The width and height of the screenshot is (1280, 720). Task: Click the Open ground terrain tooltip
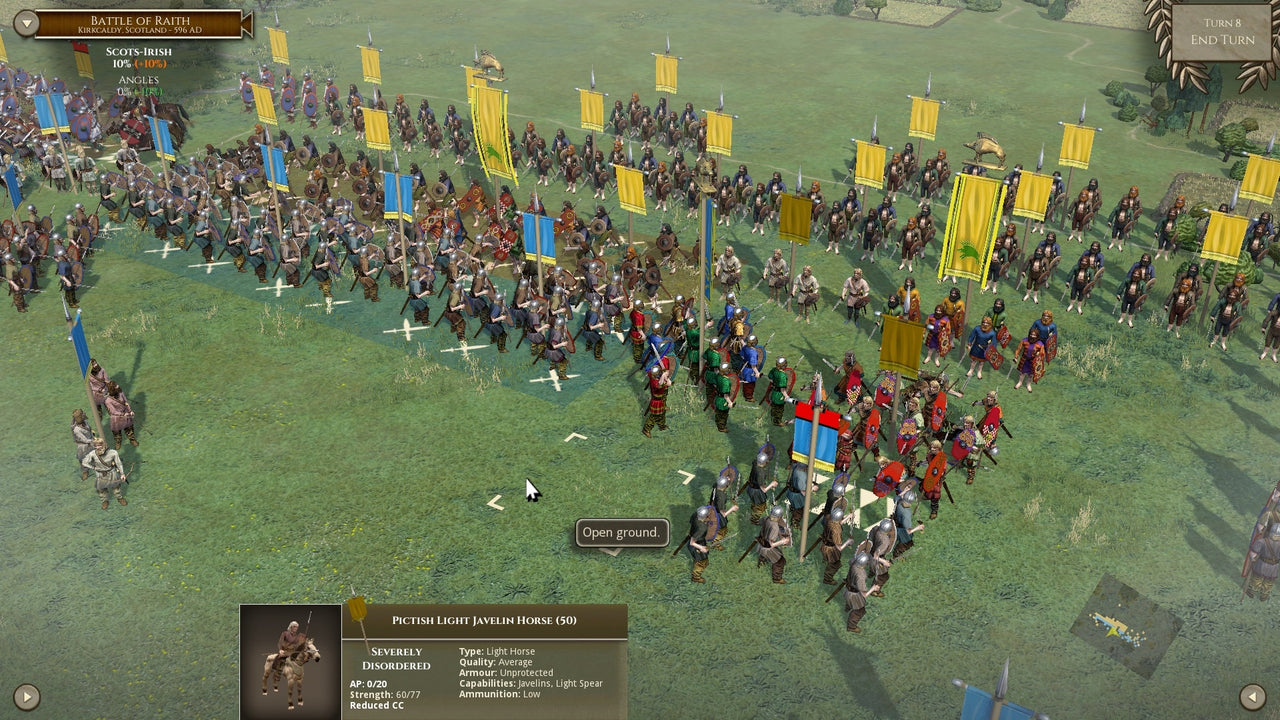[621, 533]
